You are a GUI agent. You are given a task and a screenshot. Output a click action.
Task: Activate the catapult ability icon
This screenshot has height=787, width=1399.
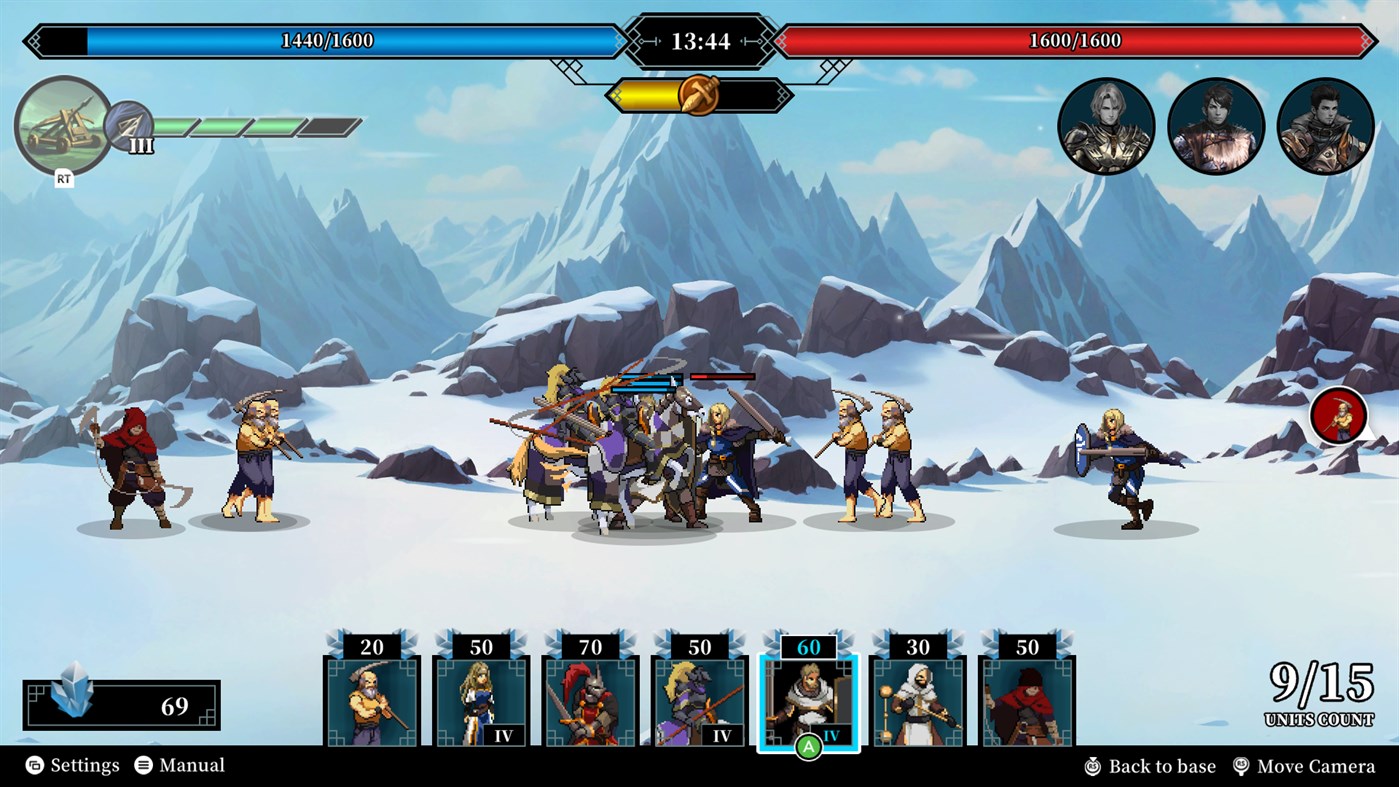click(62, 125)
